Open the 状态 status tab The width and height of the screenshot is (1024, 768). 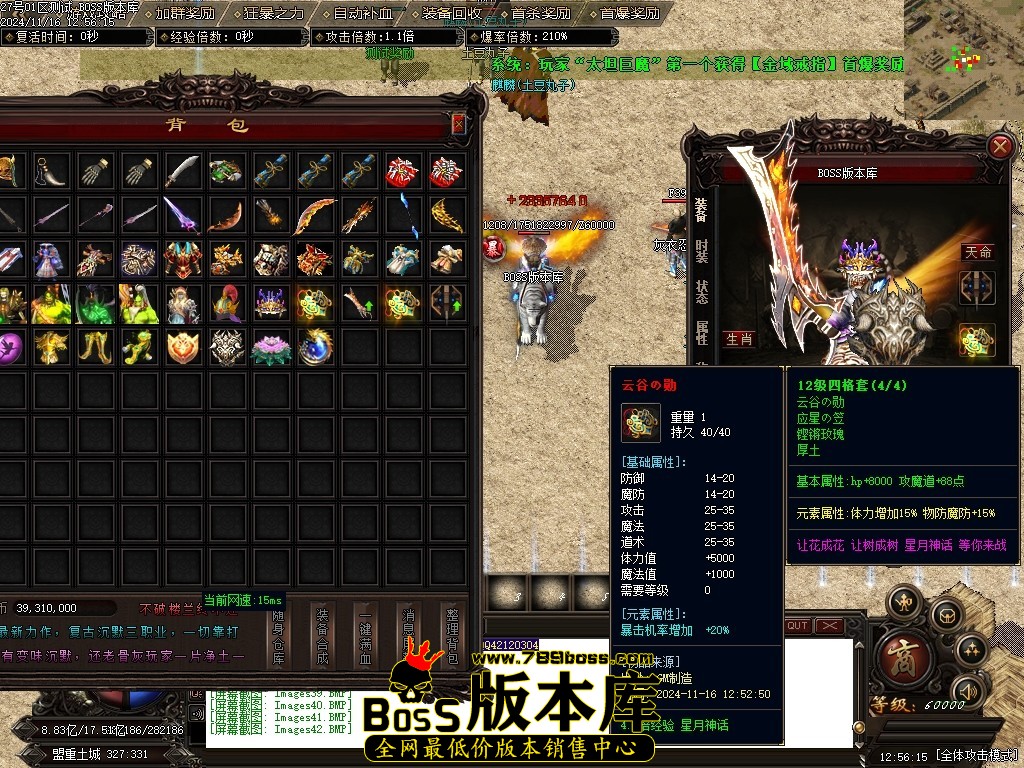click(x=701, y=292)
